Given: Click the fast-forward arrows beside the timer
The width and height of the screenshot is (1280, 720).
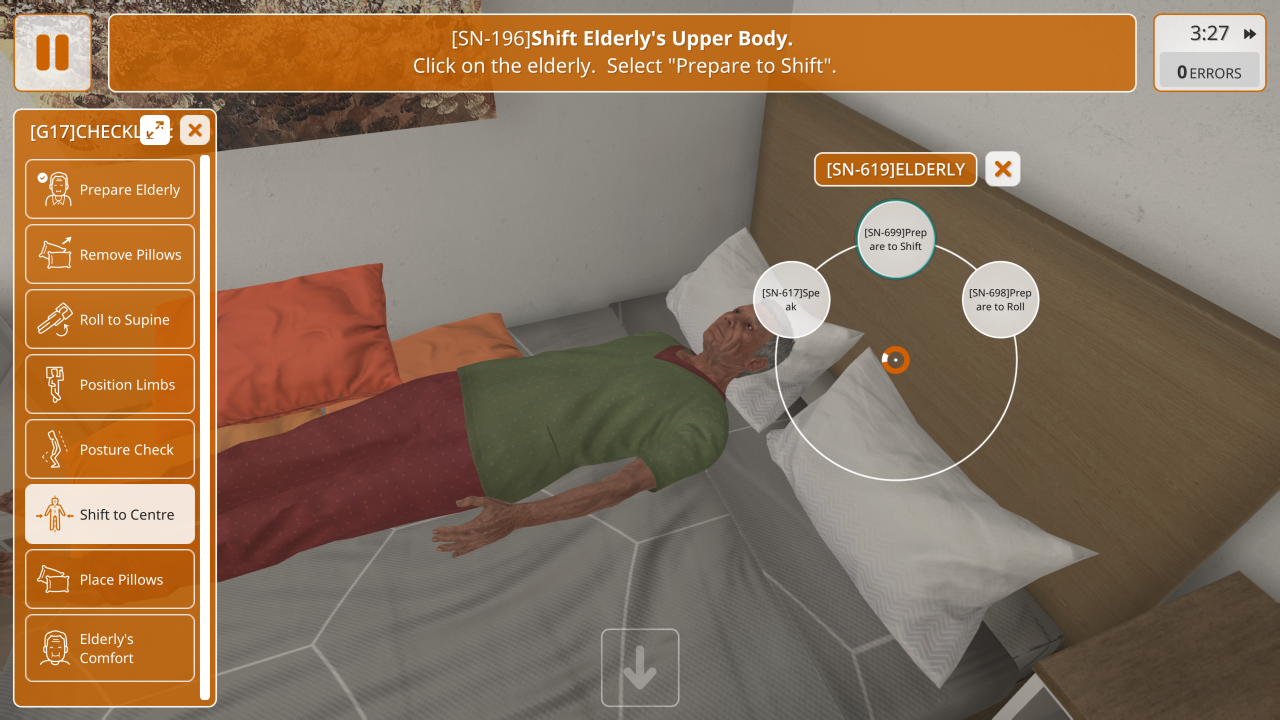Looking at the screenshot, I should pos(1250,34).
